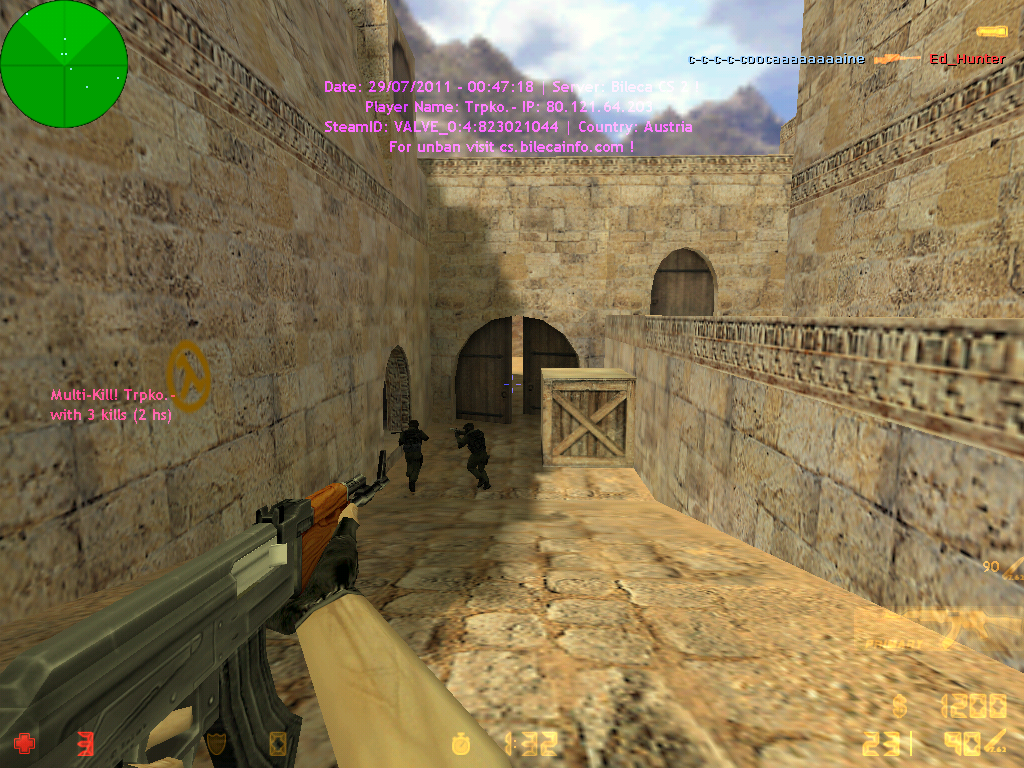Click the round timer stopwatch icon
This screenshot has width=1024, height=768.
(461, 743)
